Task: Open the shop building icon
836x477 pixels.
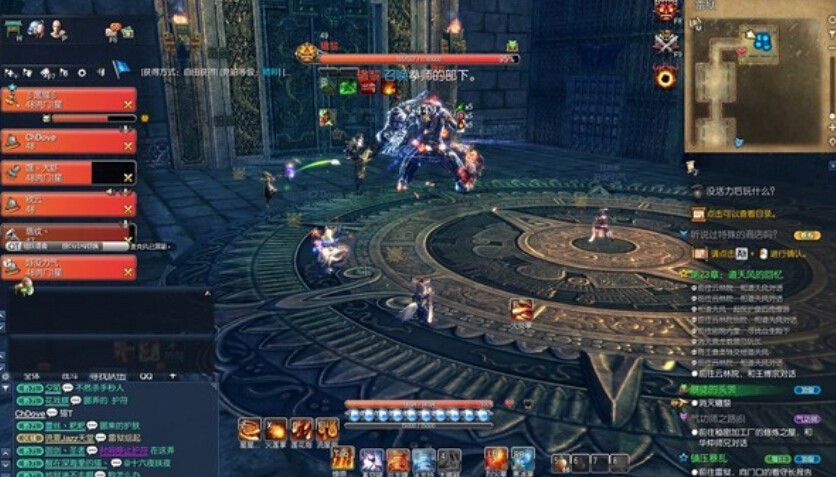Action: (x=14, y=30)
